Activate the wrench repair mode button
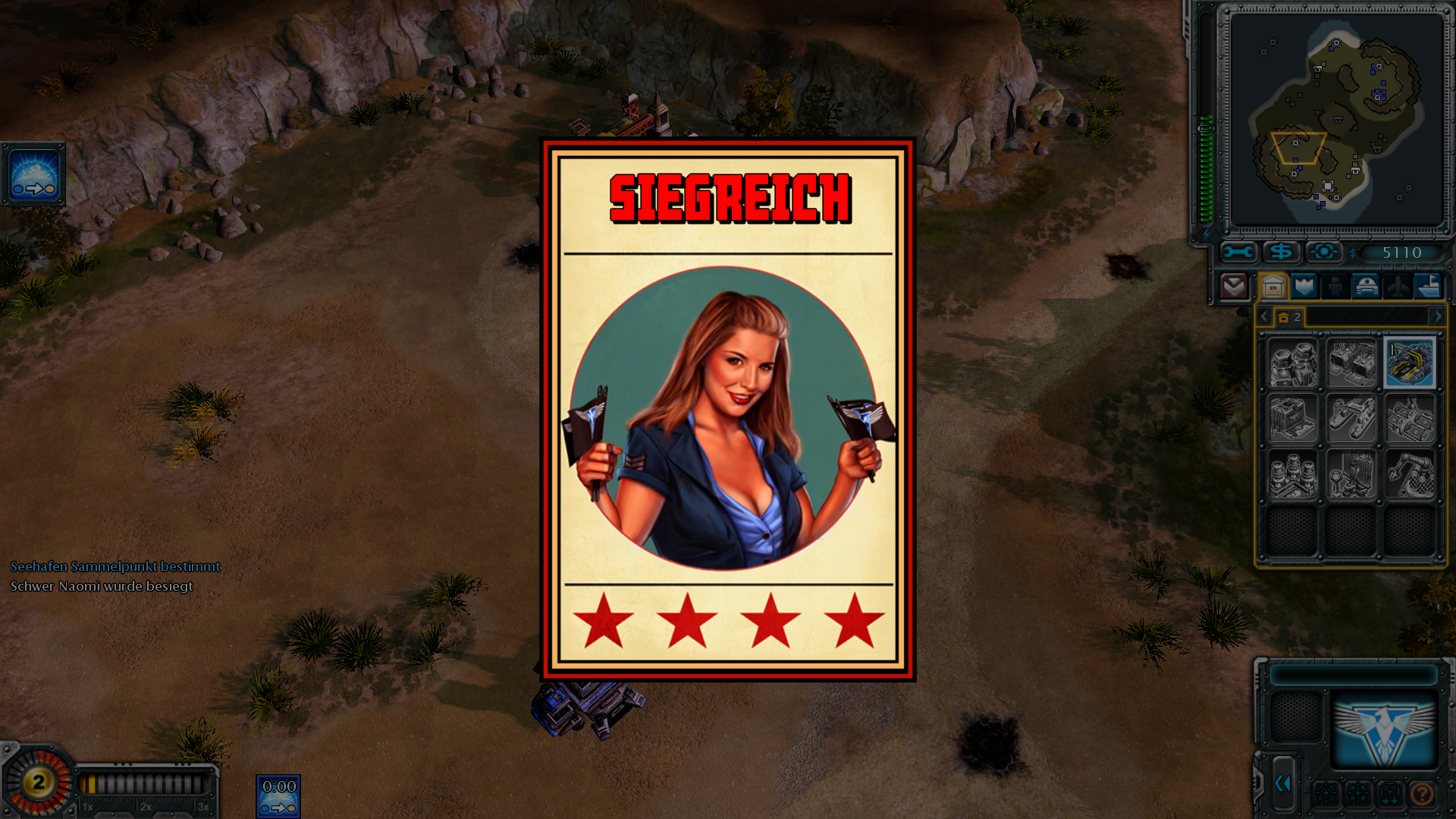 click(x=1238, y=252)
